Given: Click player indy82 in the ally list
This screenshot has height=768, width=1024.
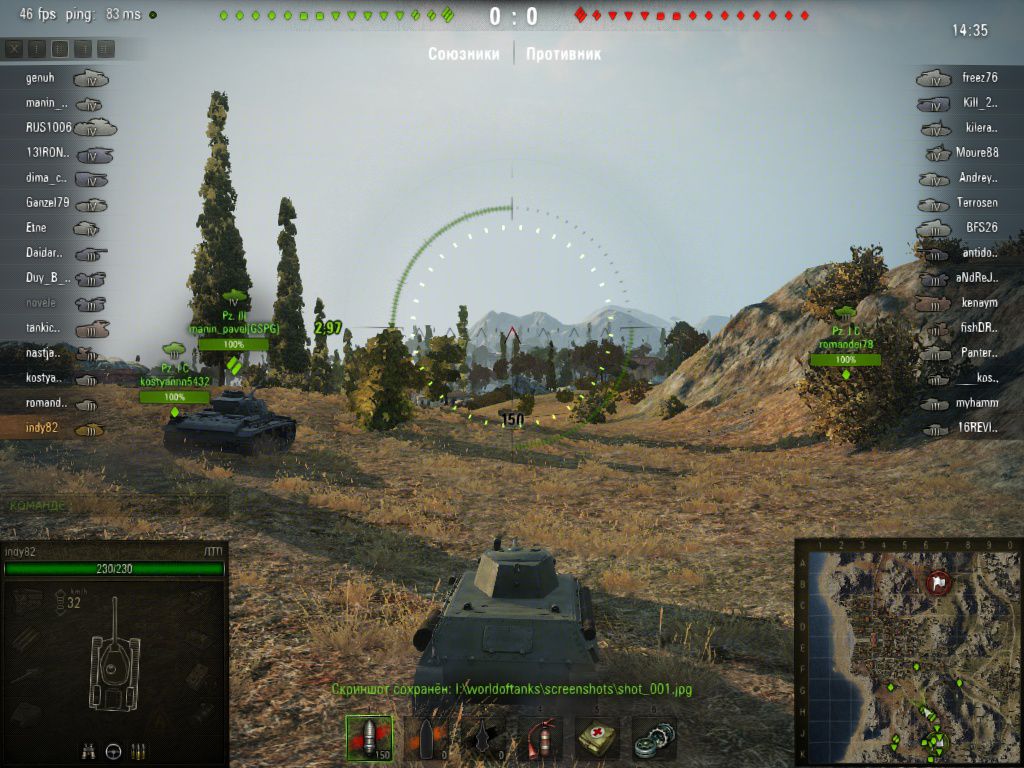Looking at the screenshot, I should click(43, 428).
